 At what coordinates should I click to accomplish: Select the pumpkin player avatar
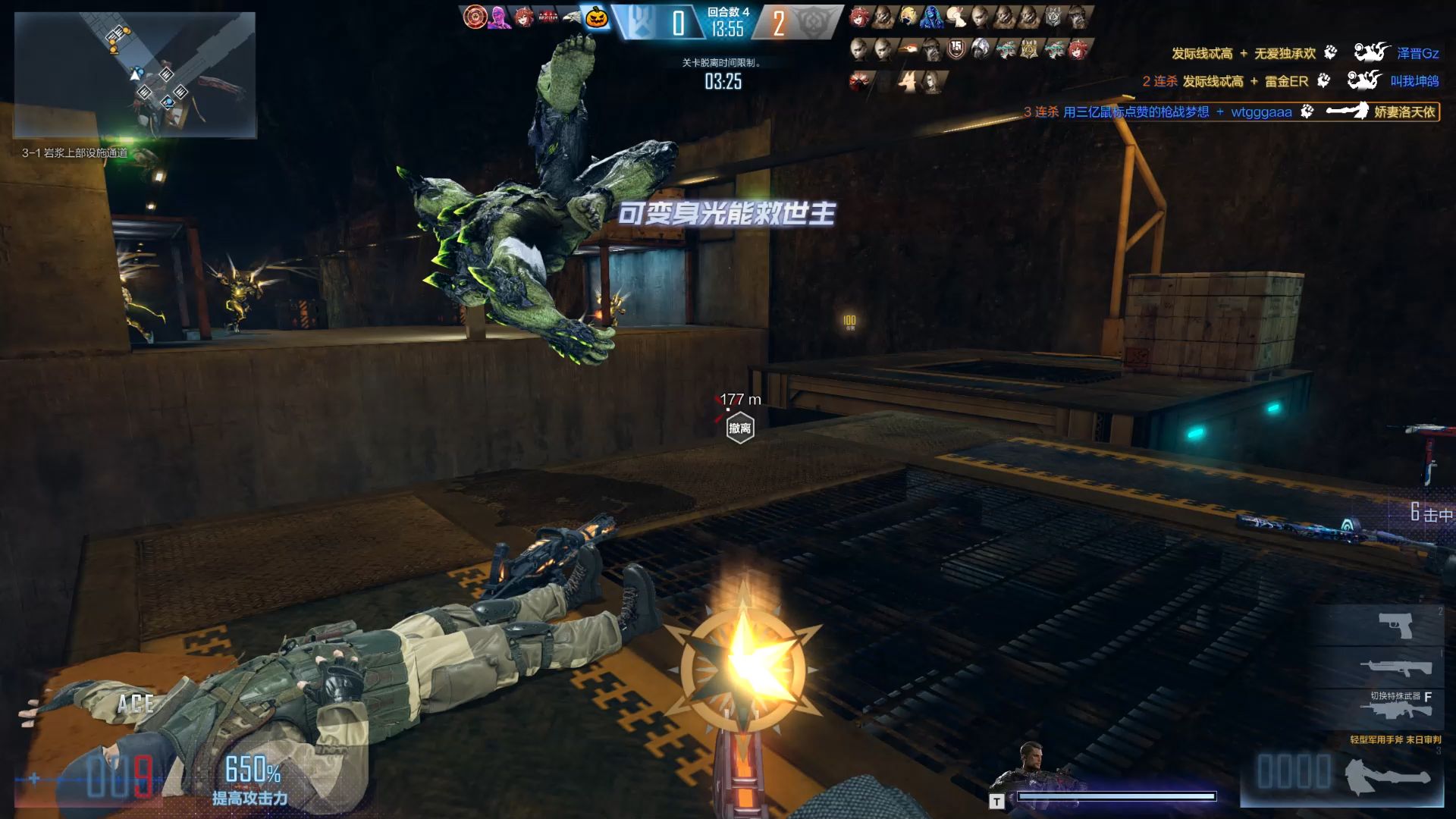[x=597, y=17]
